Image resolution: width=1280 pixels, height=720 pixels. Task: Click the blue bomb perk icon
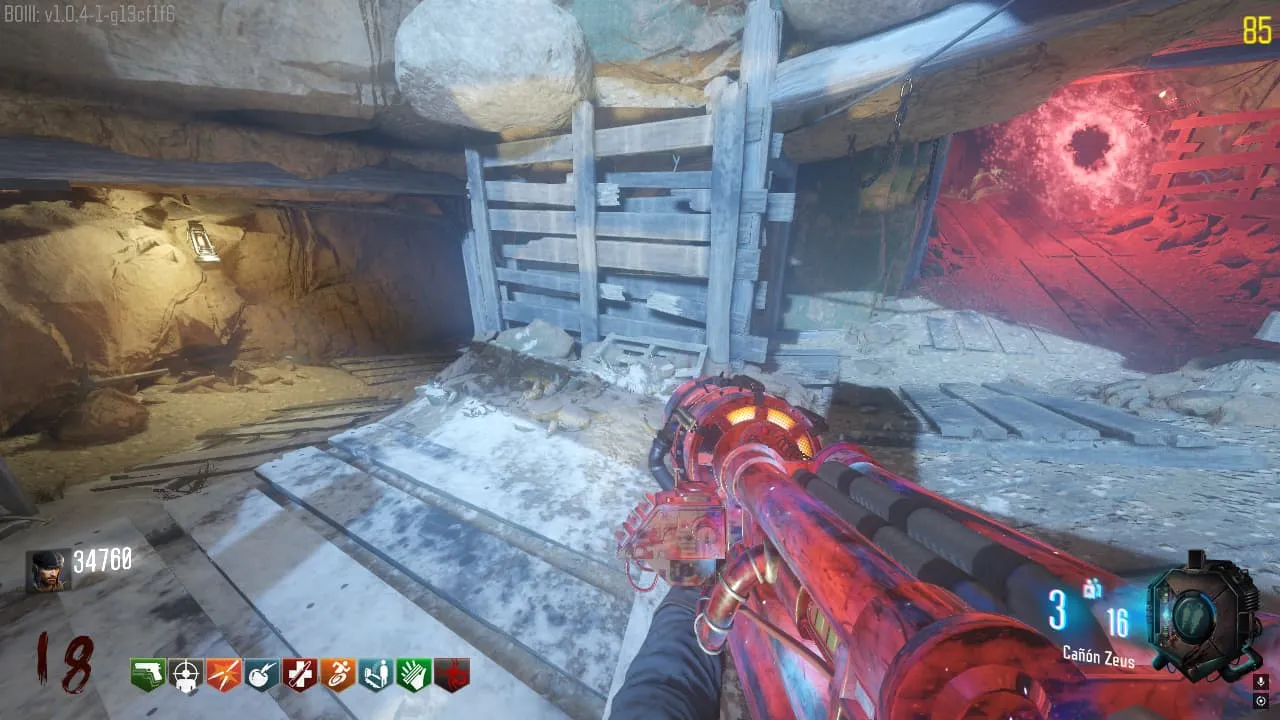point(262,676)
